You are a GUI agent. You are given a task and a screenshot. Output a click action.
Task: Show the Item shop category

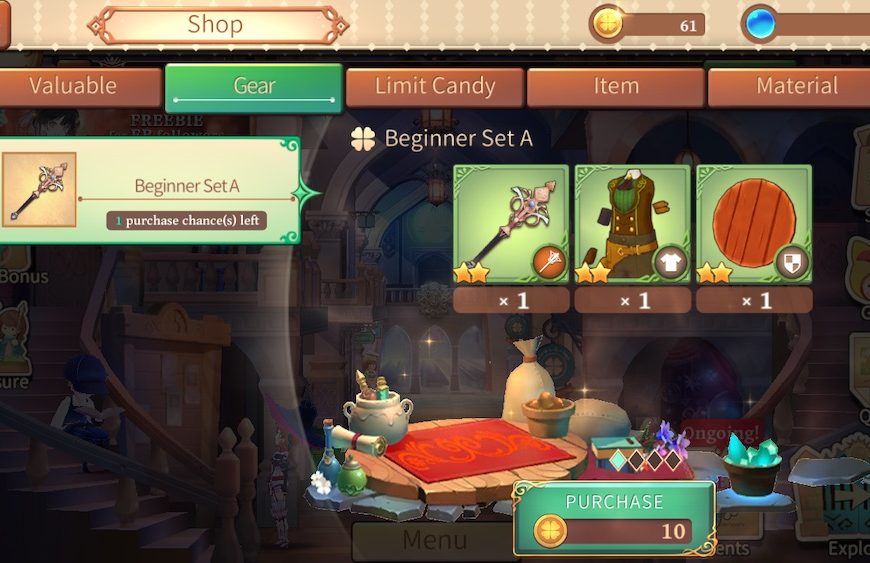point(616,87)
